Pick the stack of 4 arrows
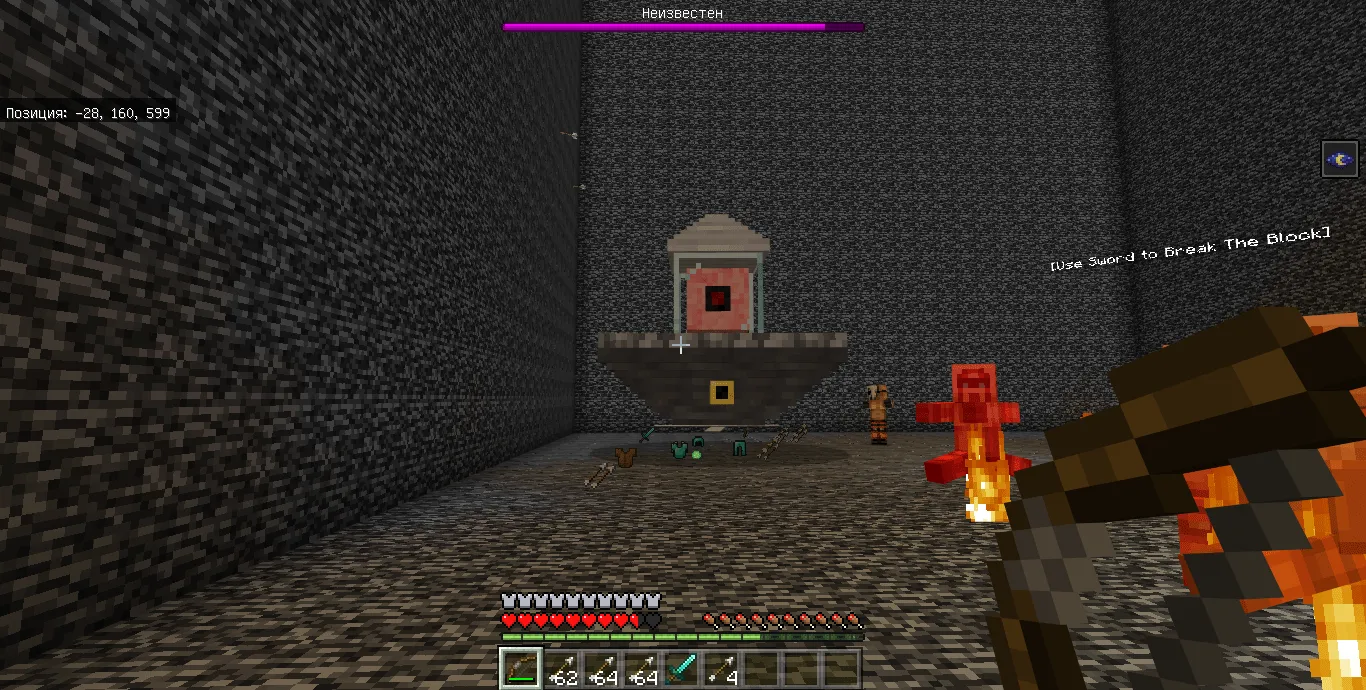Viewport: 1366px width, 690px height. tap(721, 668)
